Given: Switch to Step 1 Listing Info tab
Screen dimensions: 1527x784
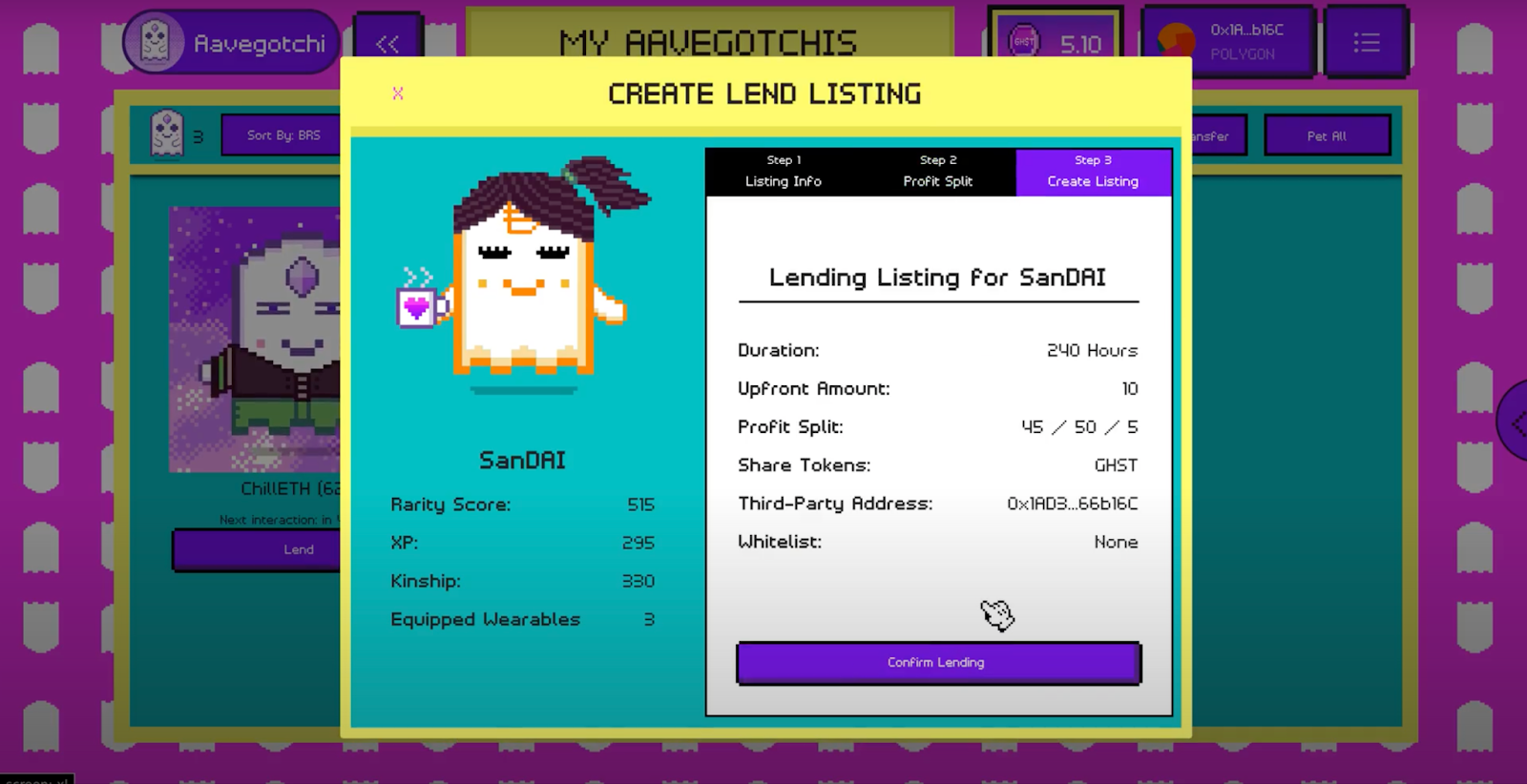Looking at the screenshot, I should pos(784,172).
